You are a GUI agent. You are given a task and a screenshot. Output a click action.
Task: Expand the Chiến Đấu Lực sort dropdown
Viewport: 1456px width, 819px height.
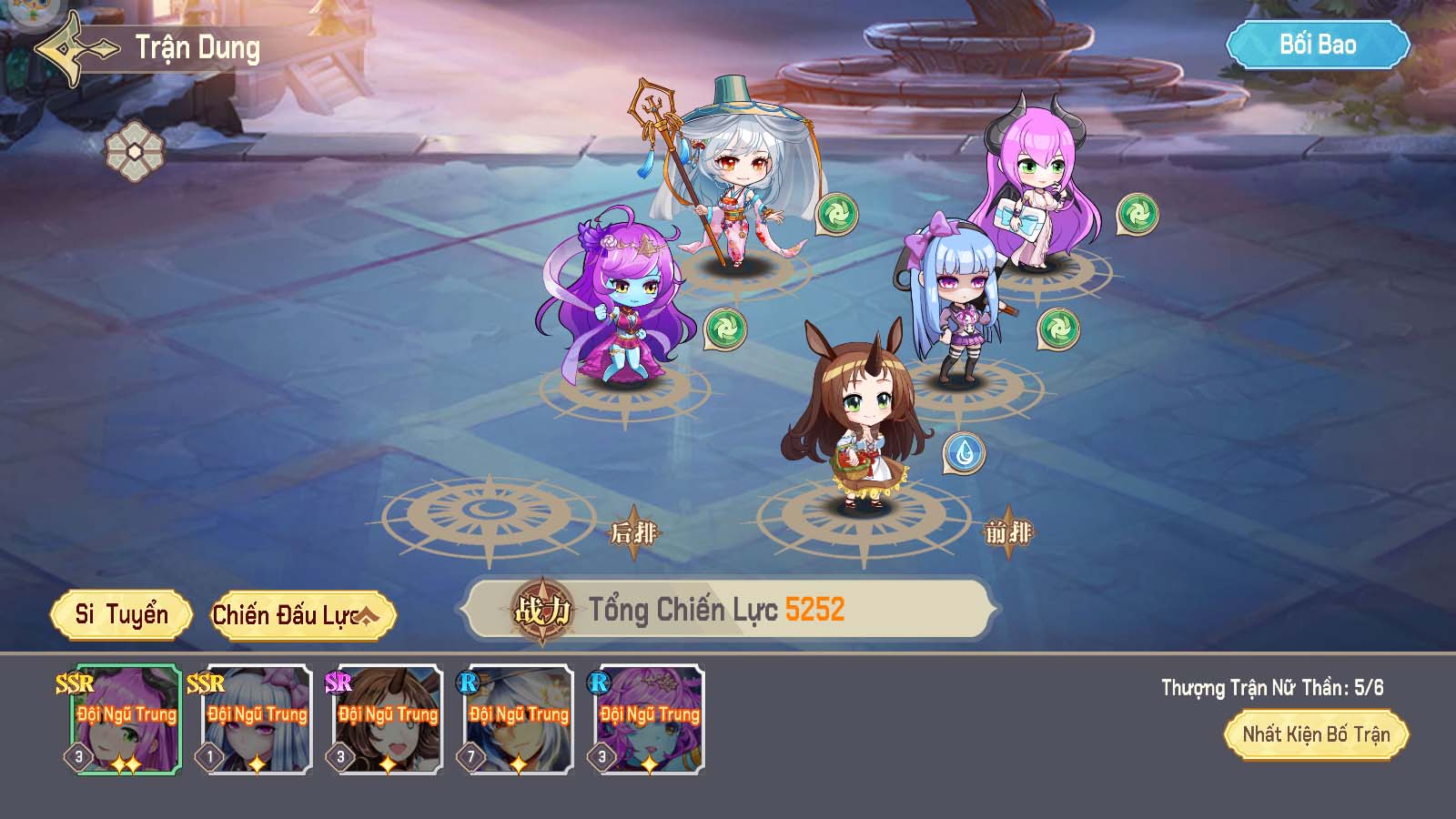click(x=303, y=616)
